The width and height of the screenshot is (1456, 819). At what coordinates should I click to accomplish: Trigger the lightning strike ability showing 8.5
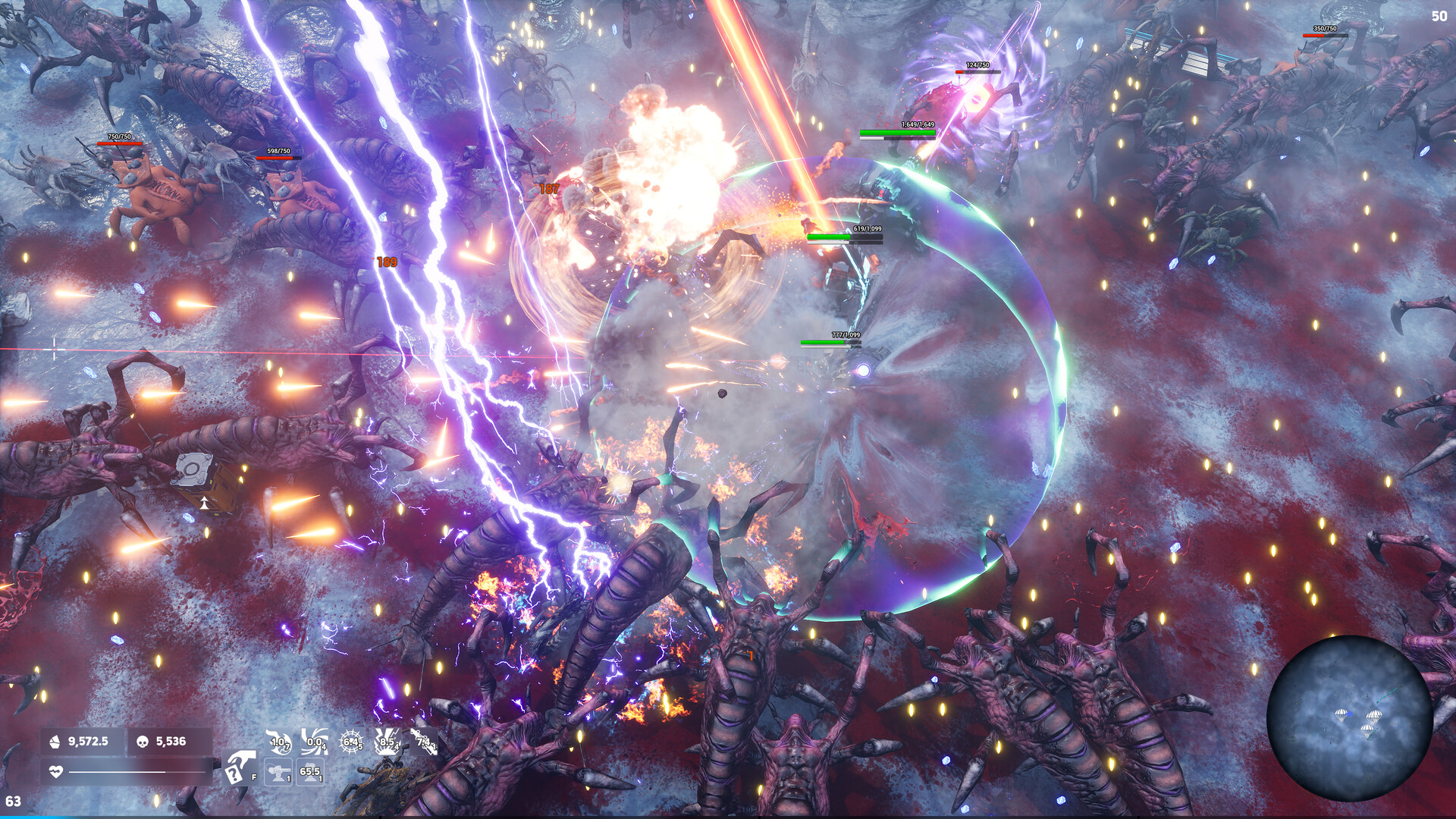point(386,742)
